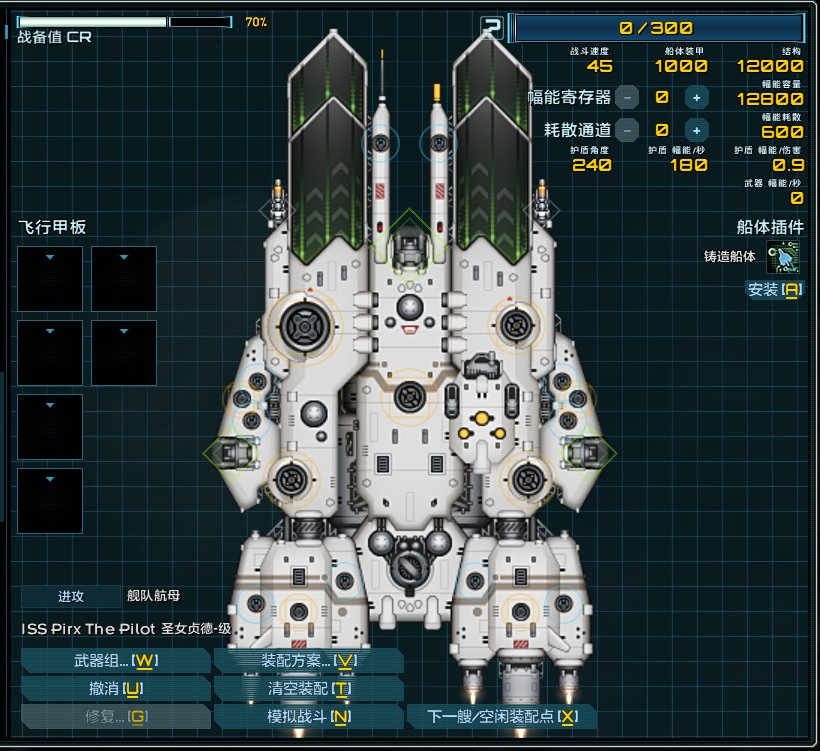Open the 武器组 weapon groups panel

(x=115, y=661)
